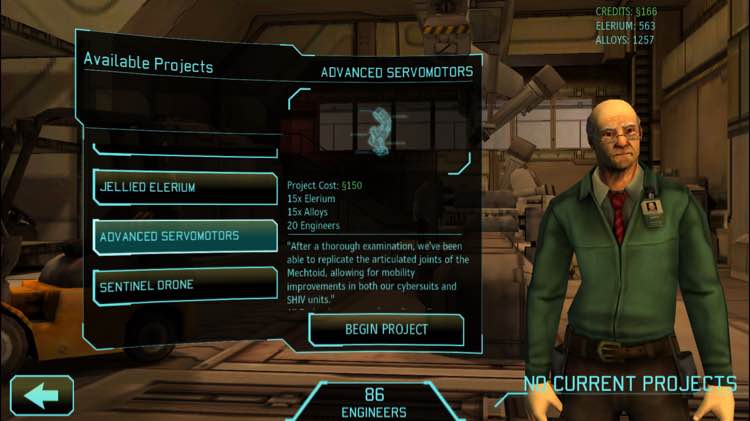Go back with the arrow button
This screenshot has height=421, width=750.
(42, 395)
